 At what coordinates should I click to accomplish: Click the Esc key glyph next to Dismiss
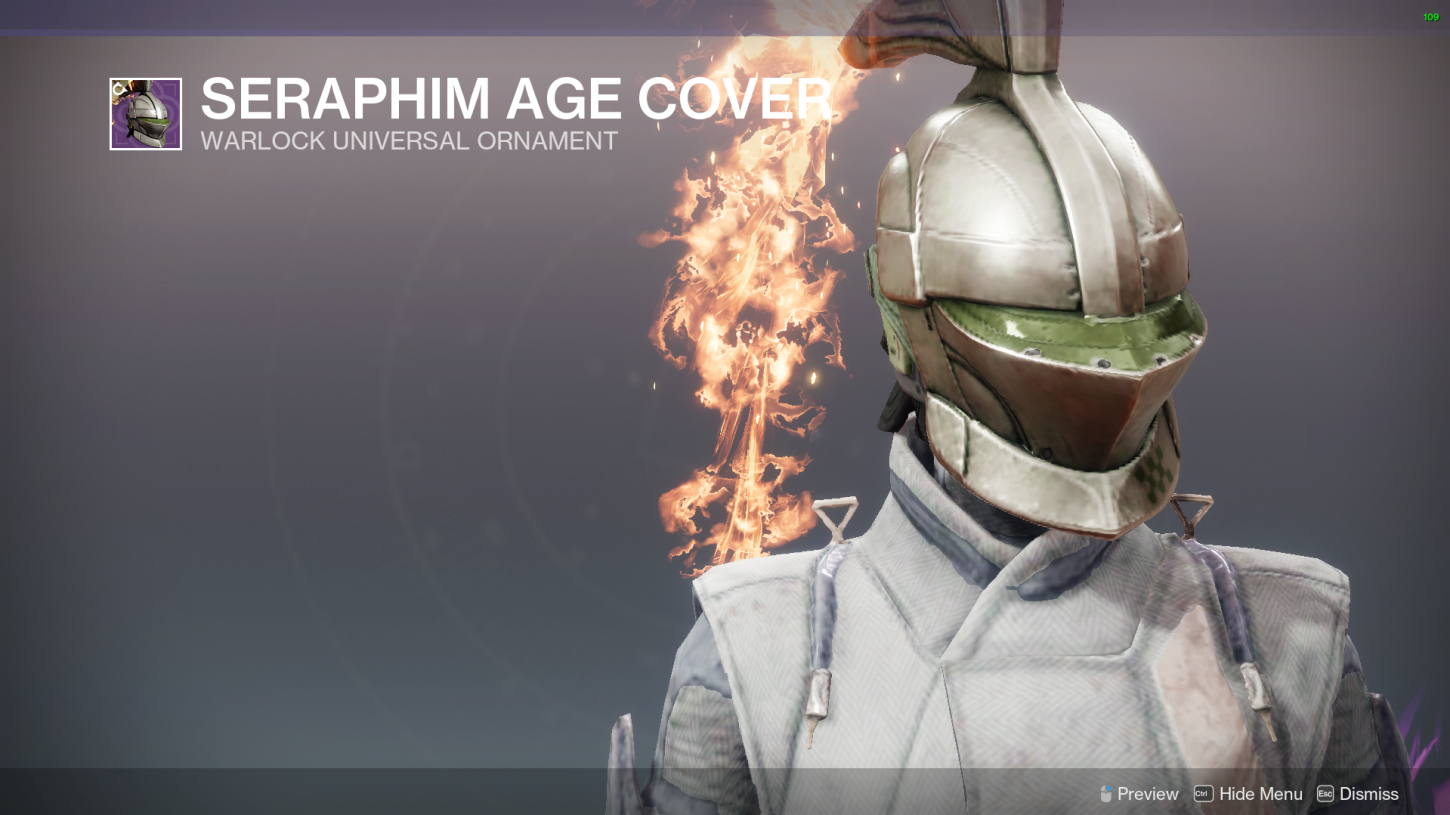point(1327,793)
